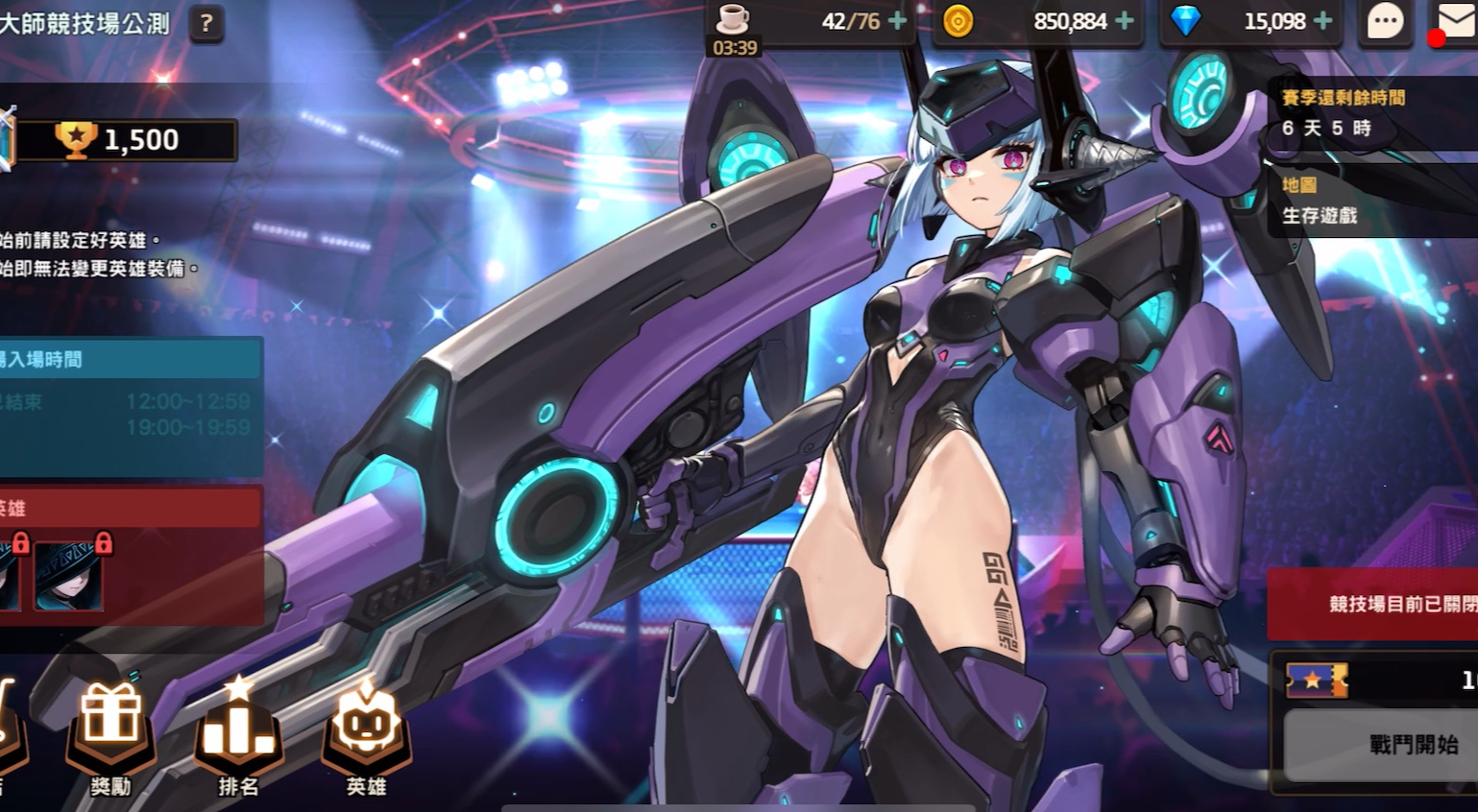Buy more blue gems with the plus
This screenshot has width=1478, height=812.
click(1322, 21)
